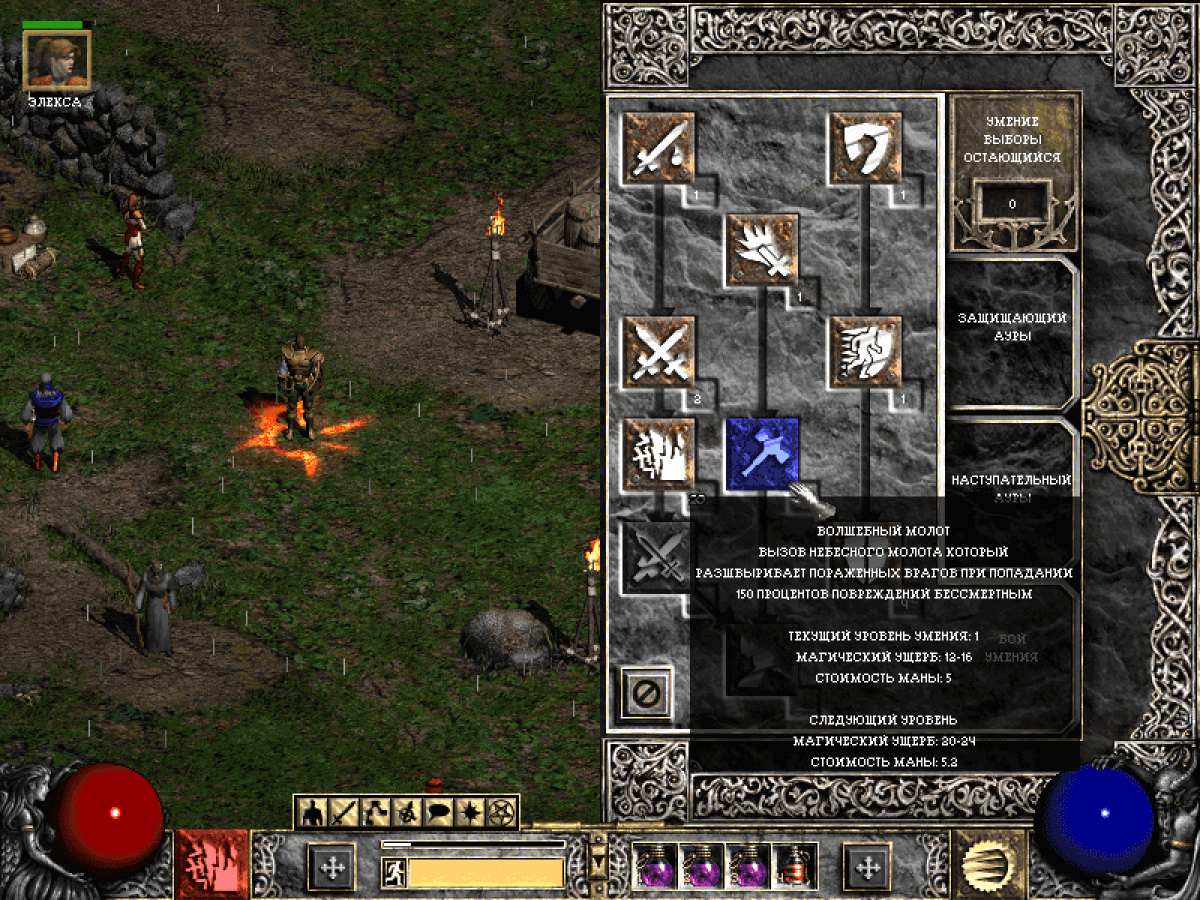Switch to the Защищающий ауры tab
This screenshot has height=900, width=1200.
coord(1012,327)
